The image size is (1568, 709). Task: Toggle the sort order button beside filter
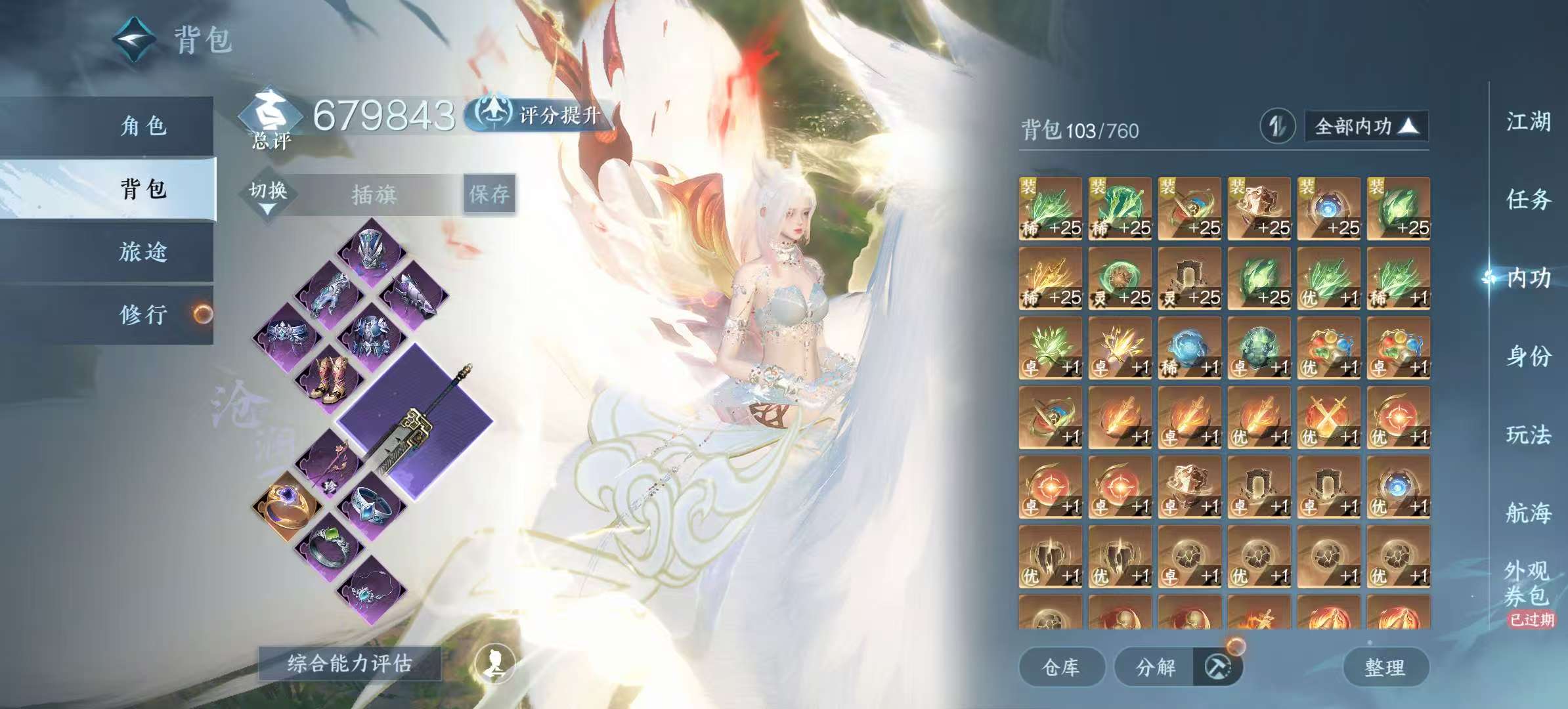pos(1277,126)
